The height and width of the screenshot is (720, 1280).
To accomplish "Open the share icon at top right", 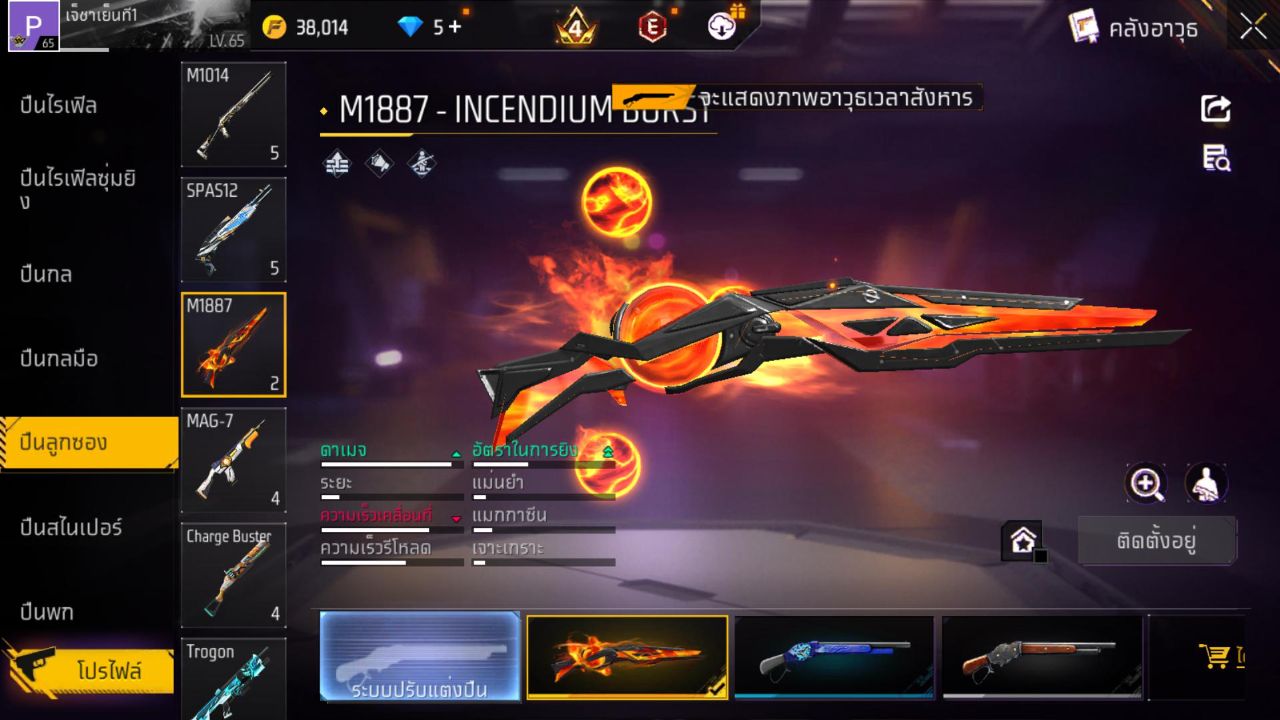I will (x=1215, y=110).
